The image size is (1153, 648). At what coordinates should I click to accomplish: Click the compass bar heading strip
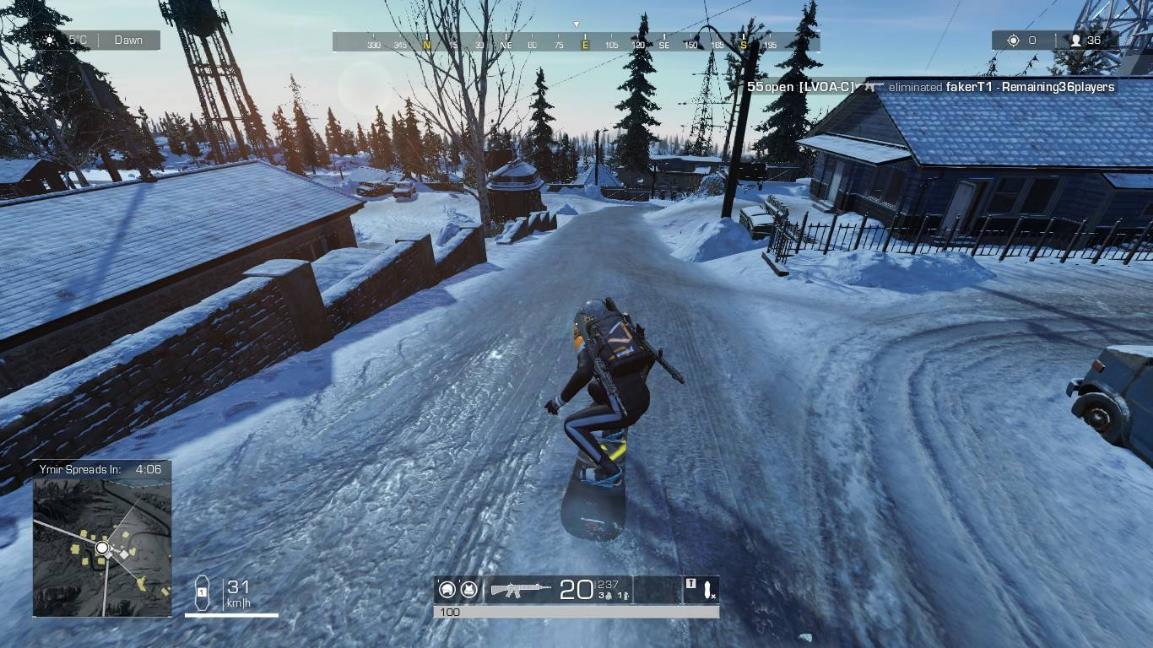point(575,43)
